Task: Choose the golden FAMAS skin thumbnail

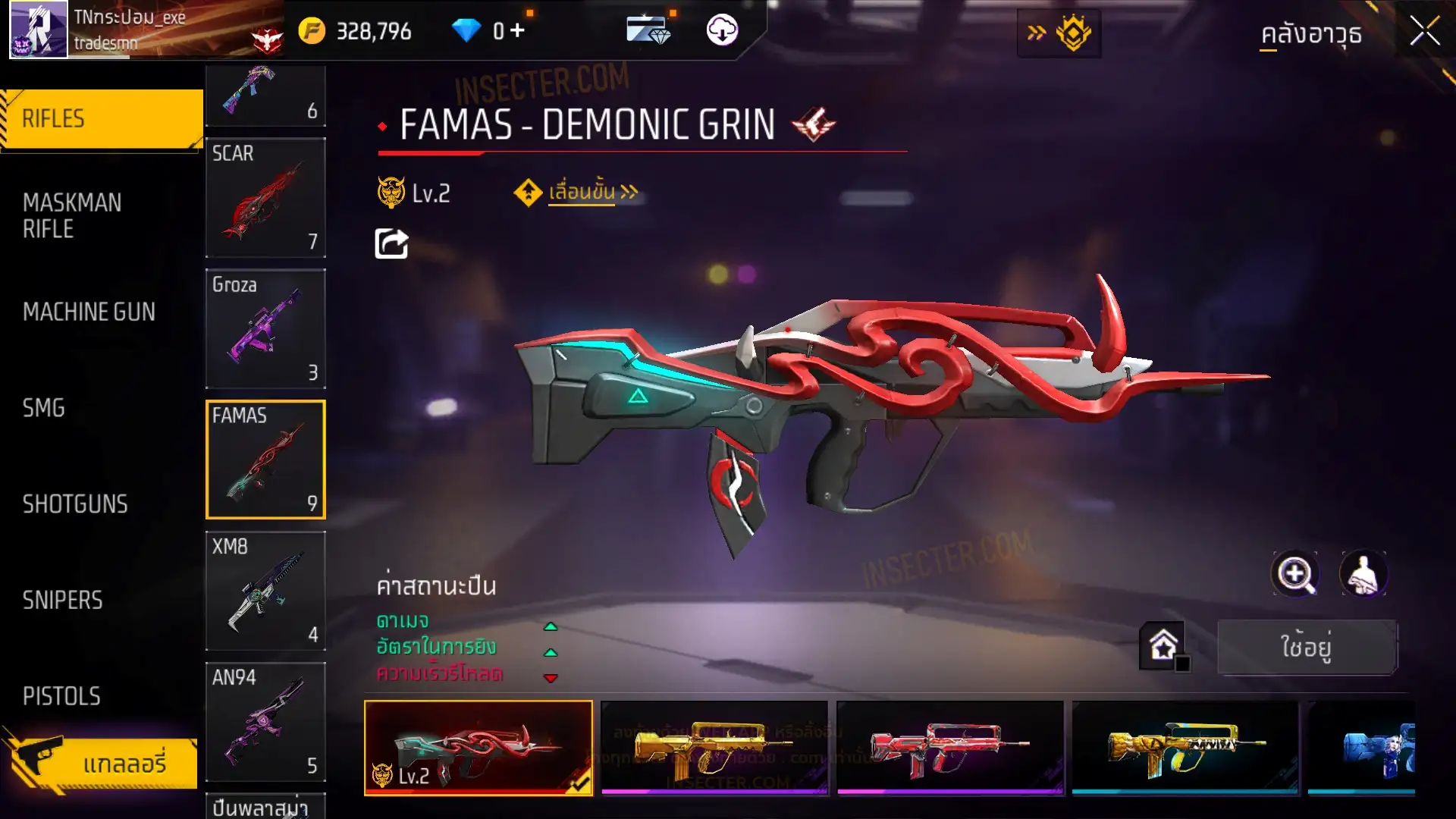Action: (714, 747)
